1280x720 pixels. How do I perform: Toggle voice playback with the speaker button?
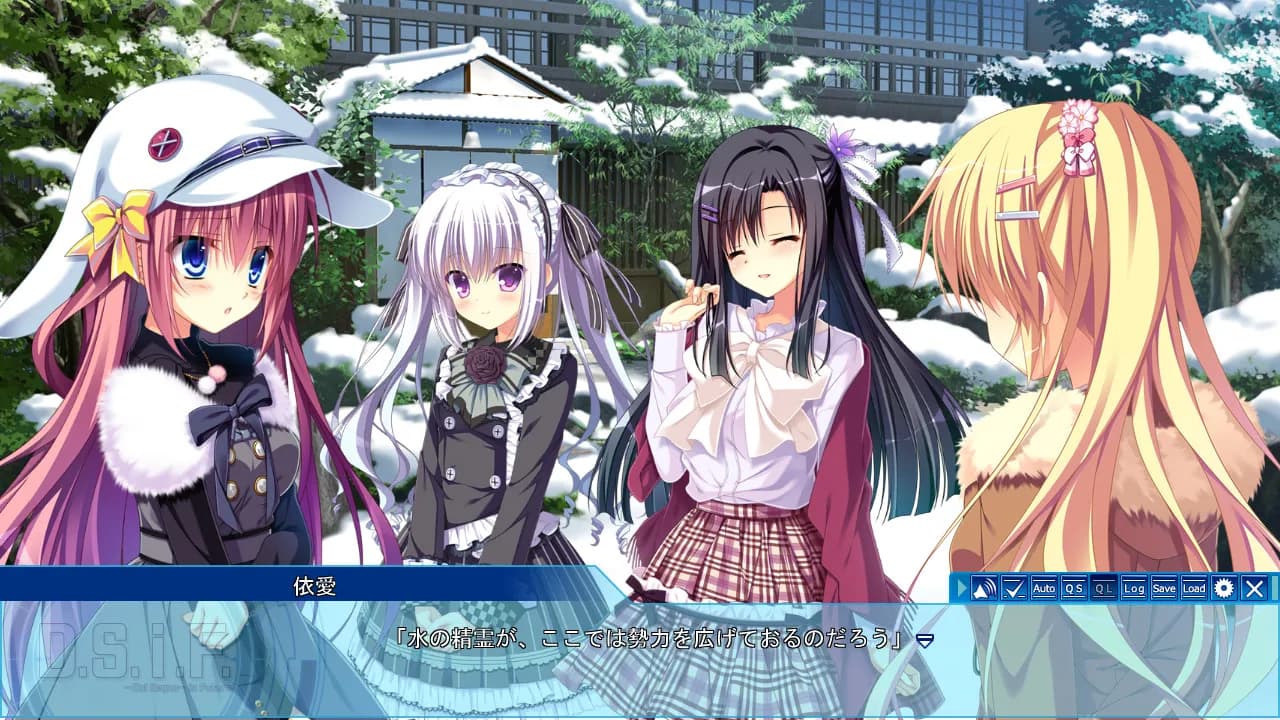(986, 589)
